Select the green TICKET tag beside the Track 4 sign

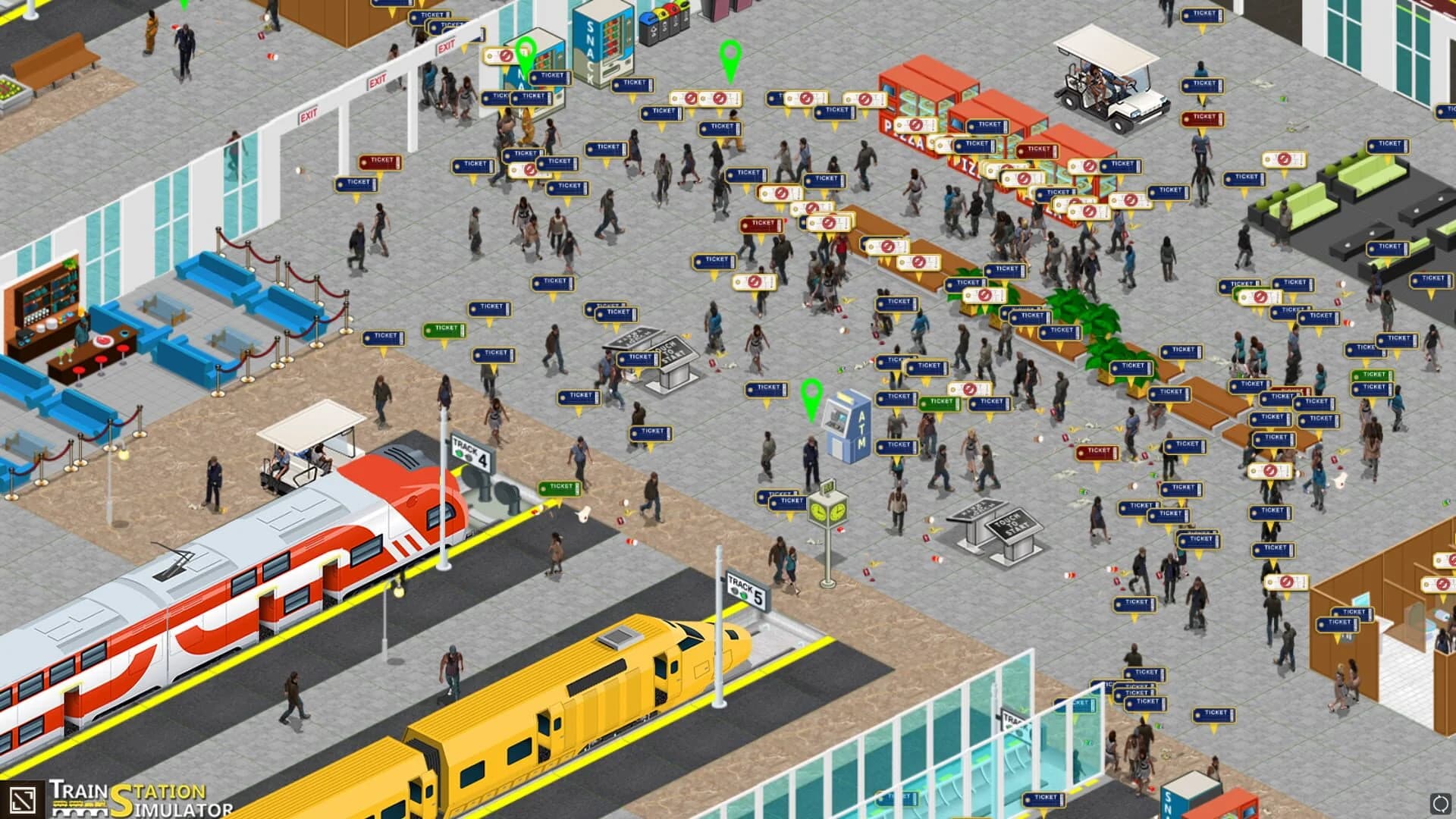[x=561, y=488]
